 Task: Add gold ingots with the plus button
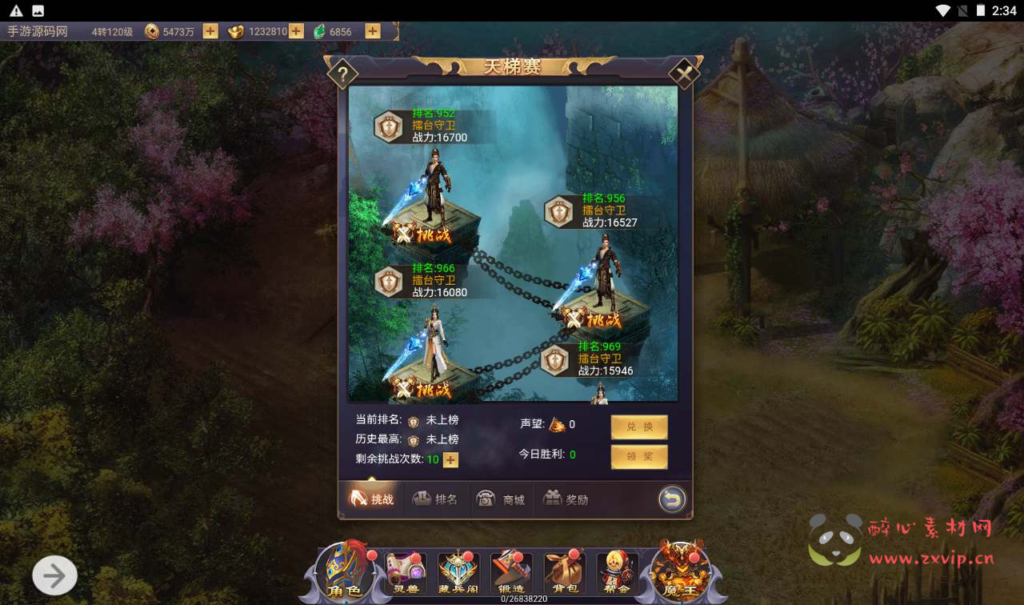coord(296,31)
